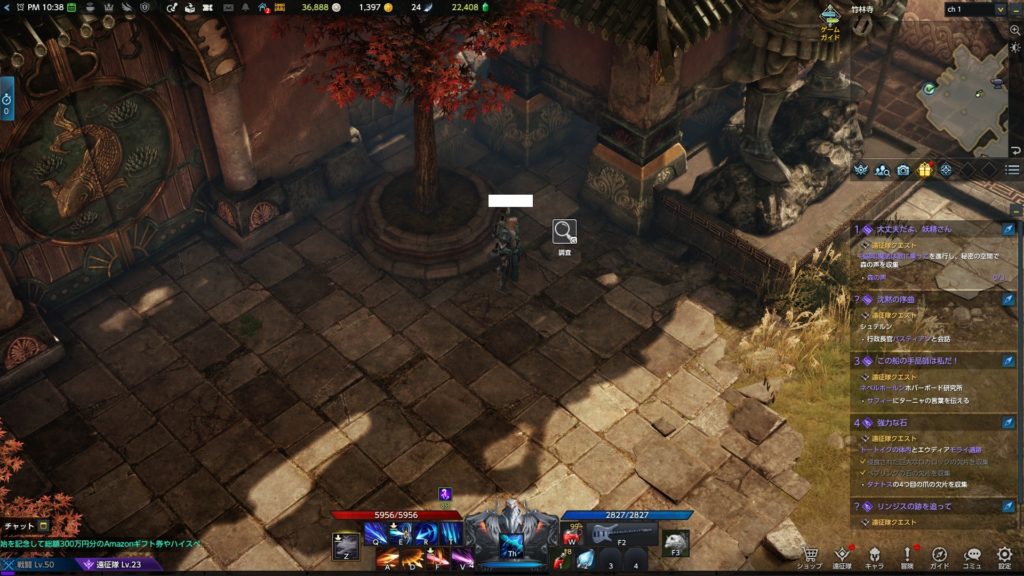Open the 冒険 adventure menu

point(907,556)
